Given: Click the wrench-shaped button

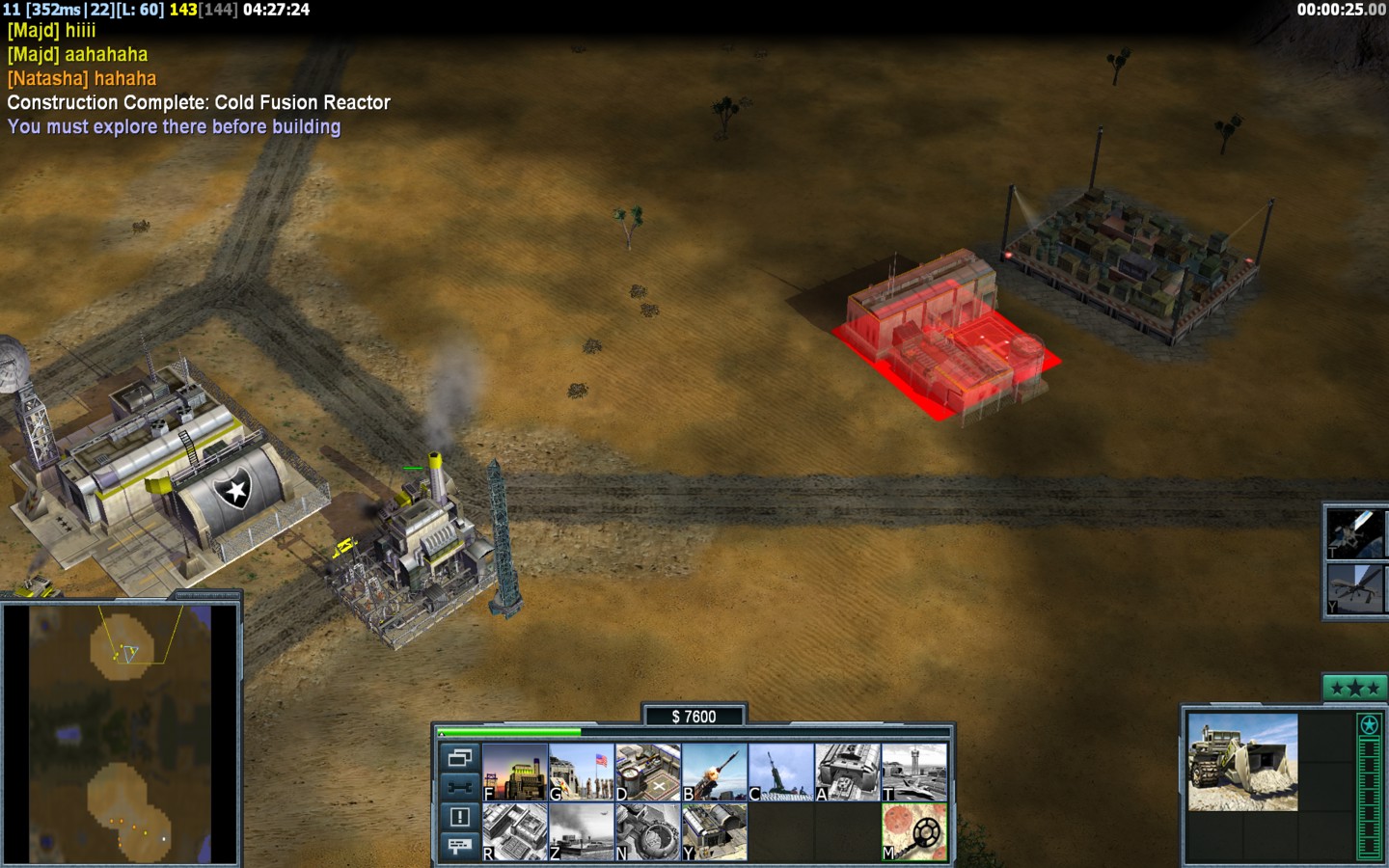Looking at the screenshot, I should (459, 787).
